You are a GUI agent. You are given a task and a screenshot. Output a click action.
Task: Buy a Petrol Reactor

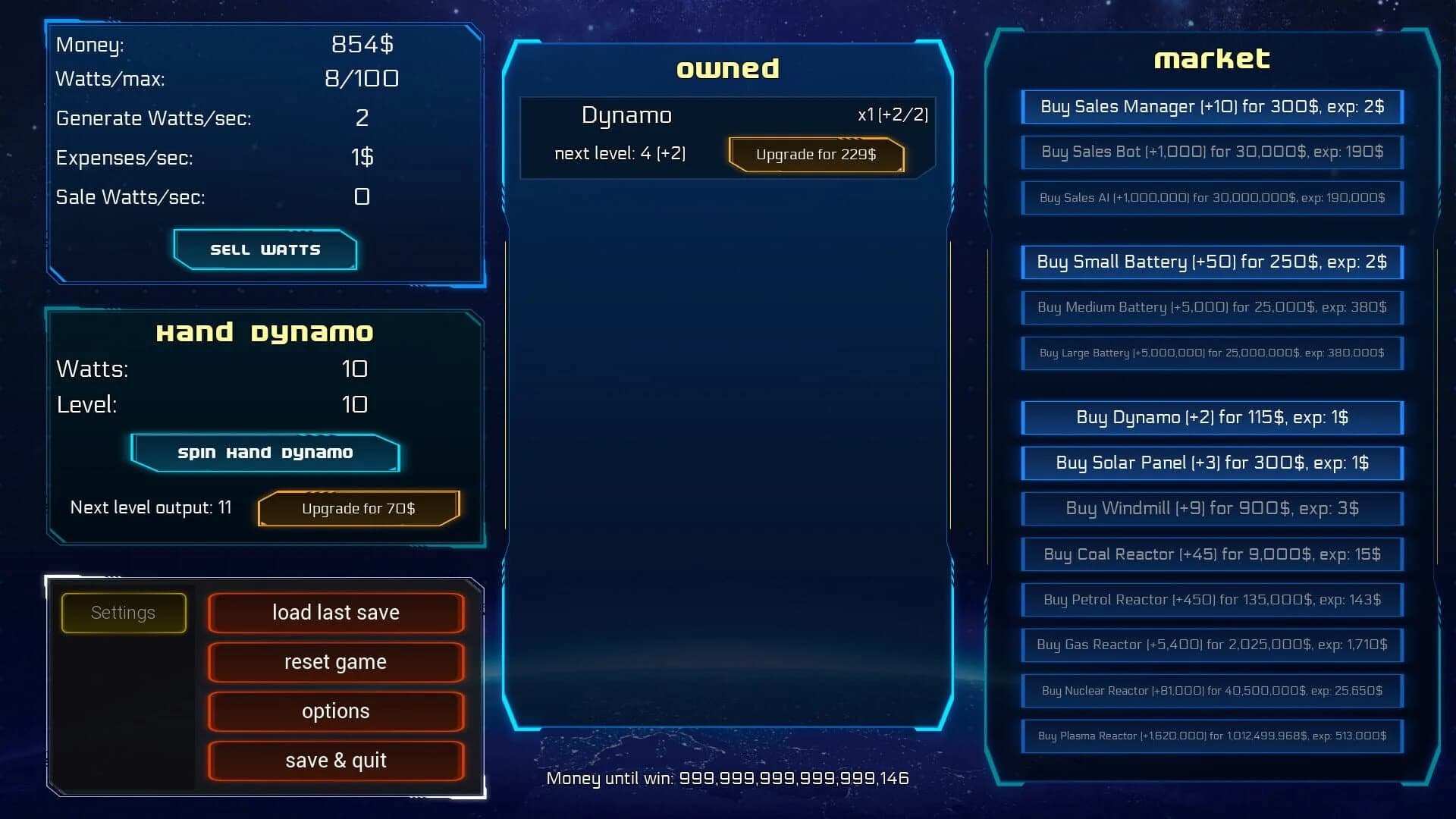(x=1211, y=600)
